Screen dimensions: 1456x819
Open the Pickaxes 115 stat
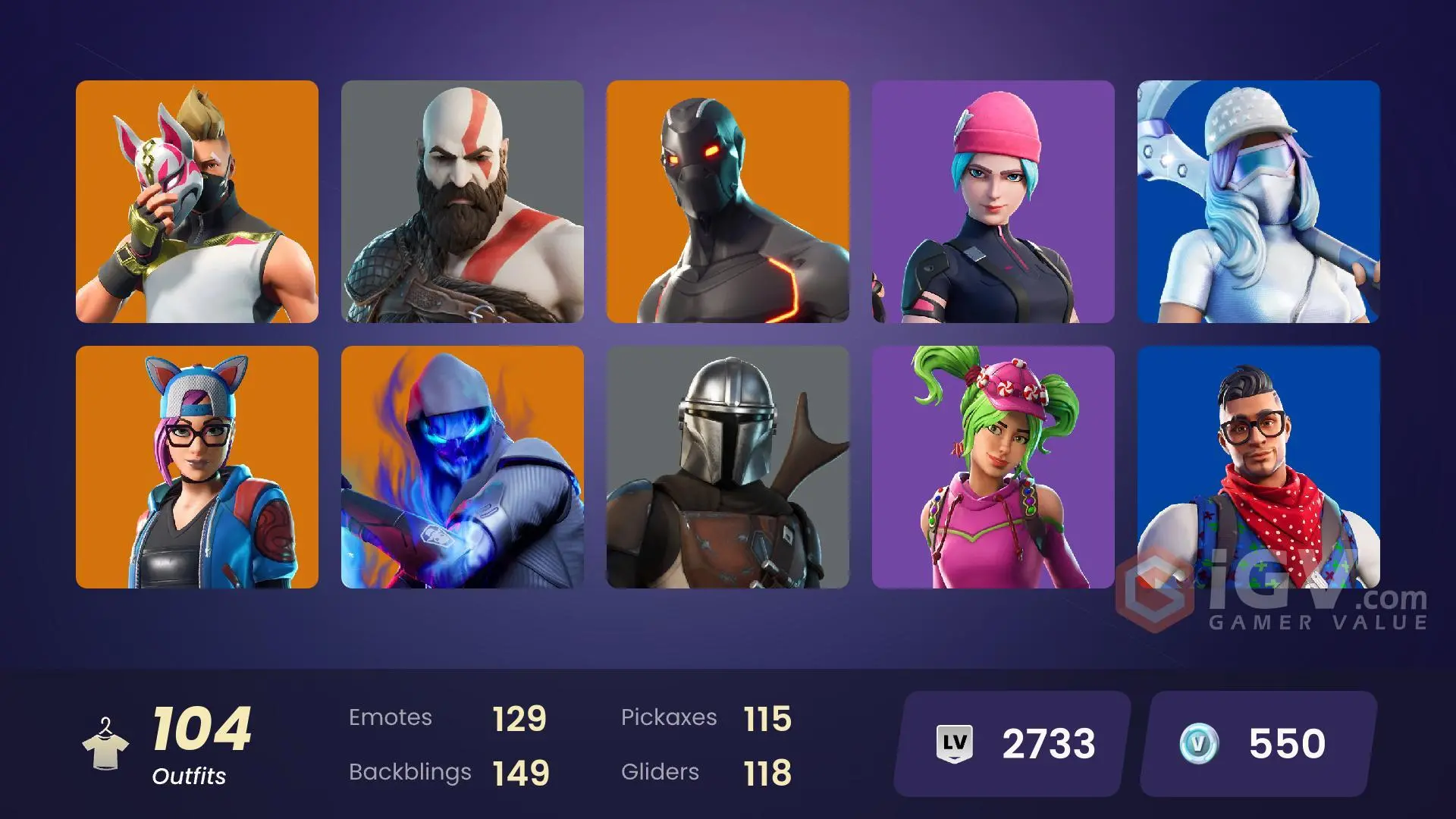705,717
